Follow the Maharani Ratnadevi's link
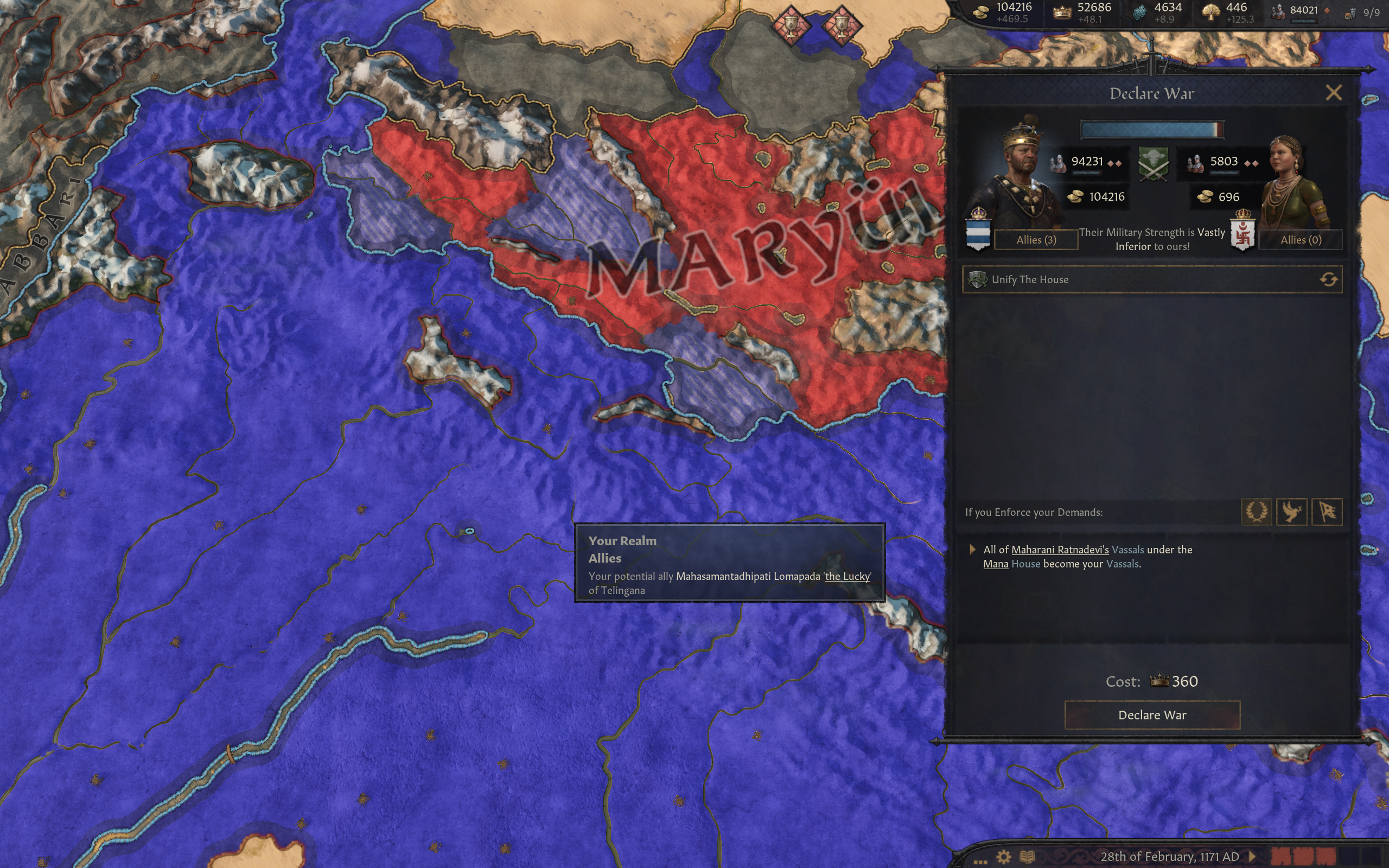The height and width of the screenshot is (868, 1389). click(1060, 550)
